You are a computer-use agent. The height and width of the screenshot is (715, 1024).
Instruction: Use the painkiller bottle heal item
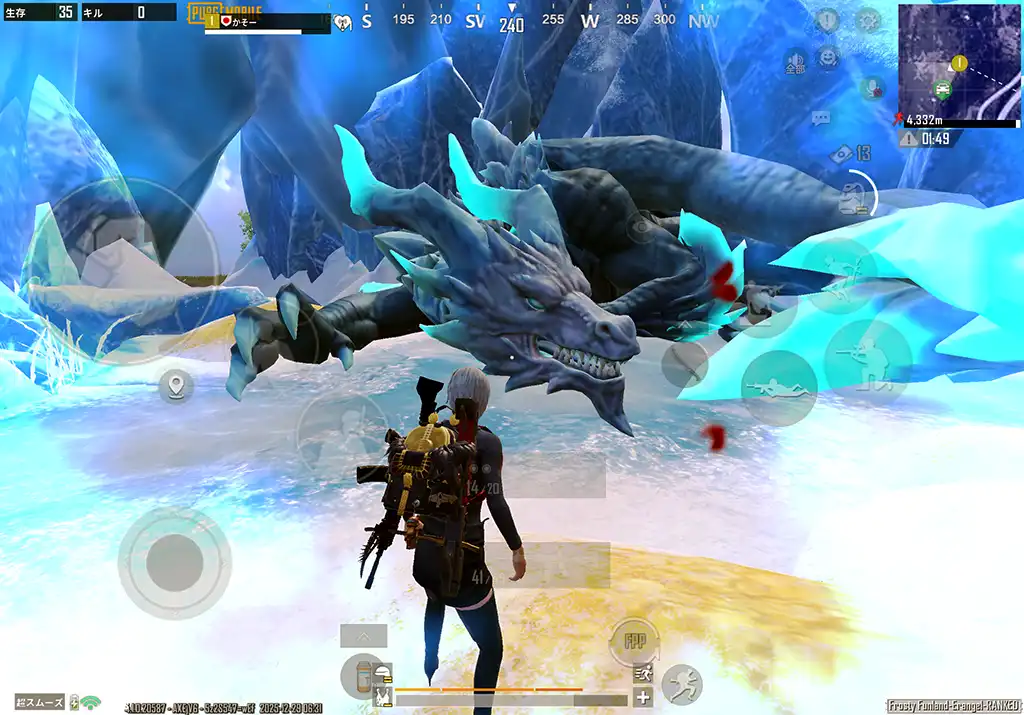(362, 675)
